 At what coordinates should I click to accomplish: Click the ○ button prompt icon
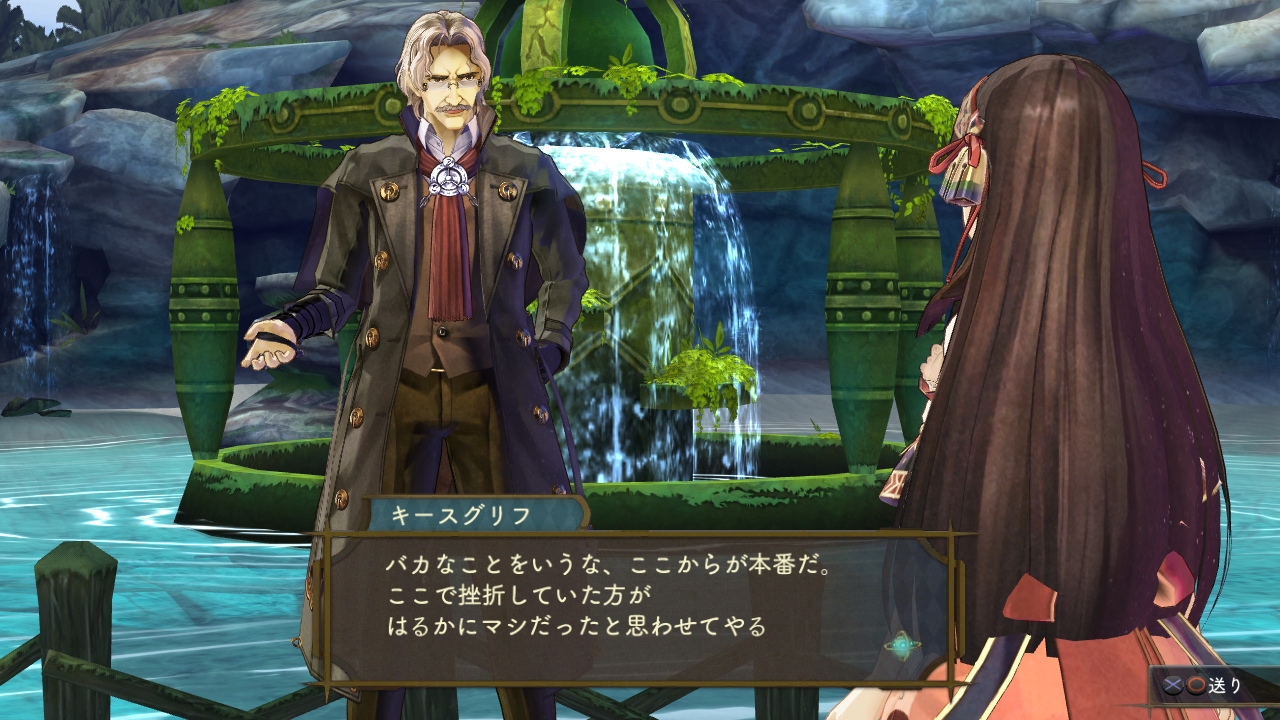pyautogui.click(x=1195, y=686)
